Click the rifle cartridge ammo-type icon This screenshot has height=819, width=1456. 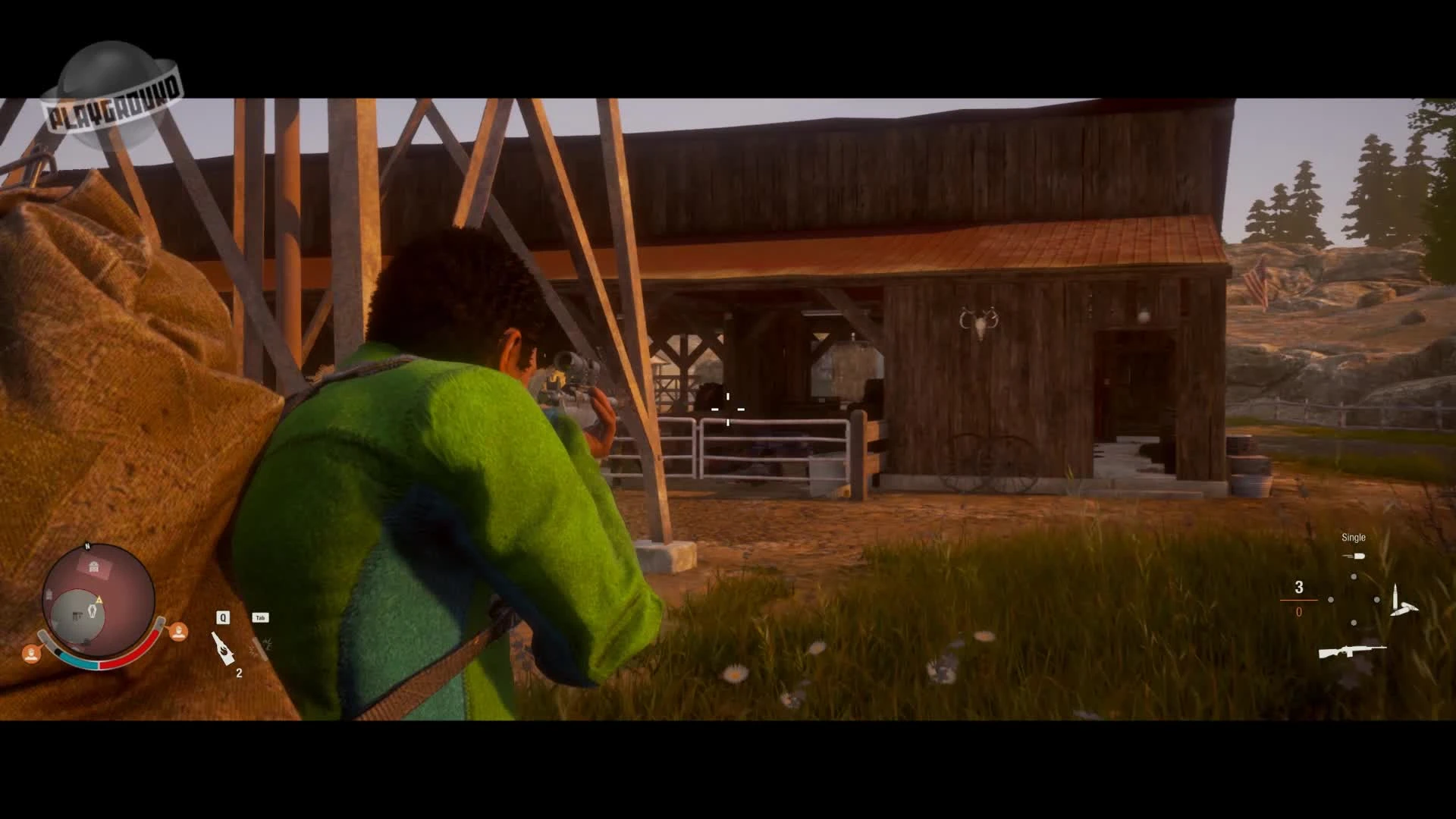(1403, 600)
